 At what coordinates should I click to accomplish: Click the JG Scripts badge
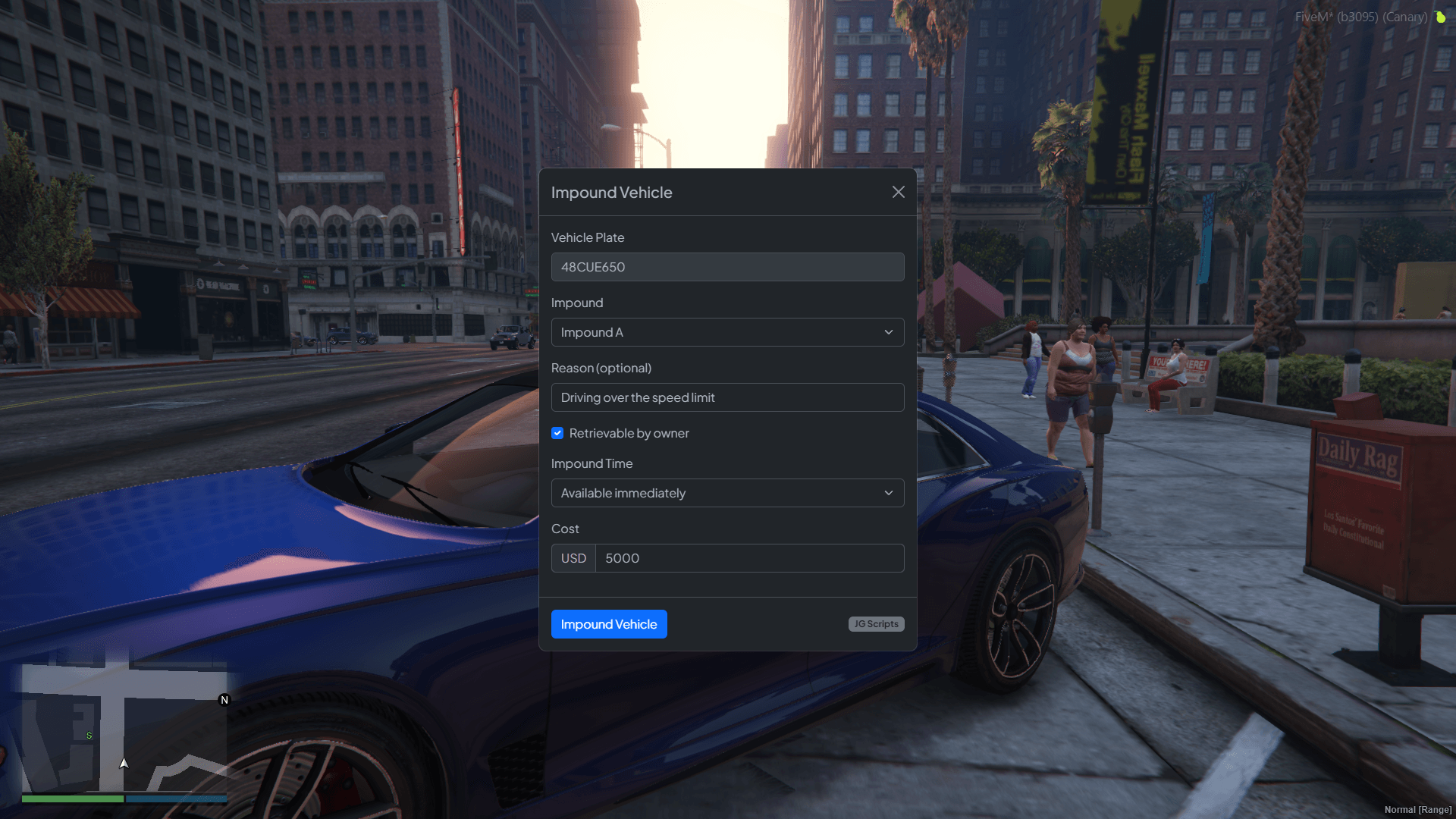[x=876, y=624]
